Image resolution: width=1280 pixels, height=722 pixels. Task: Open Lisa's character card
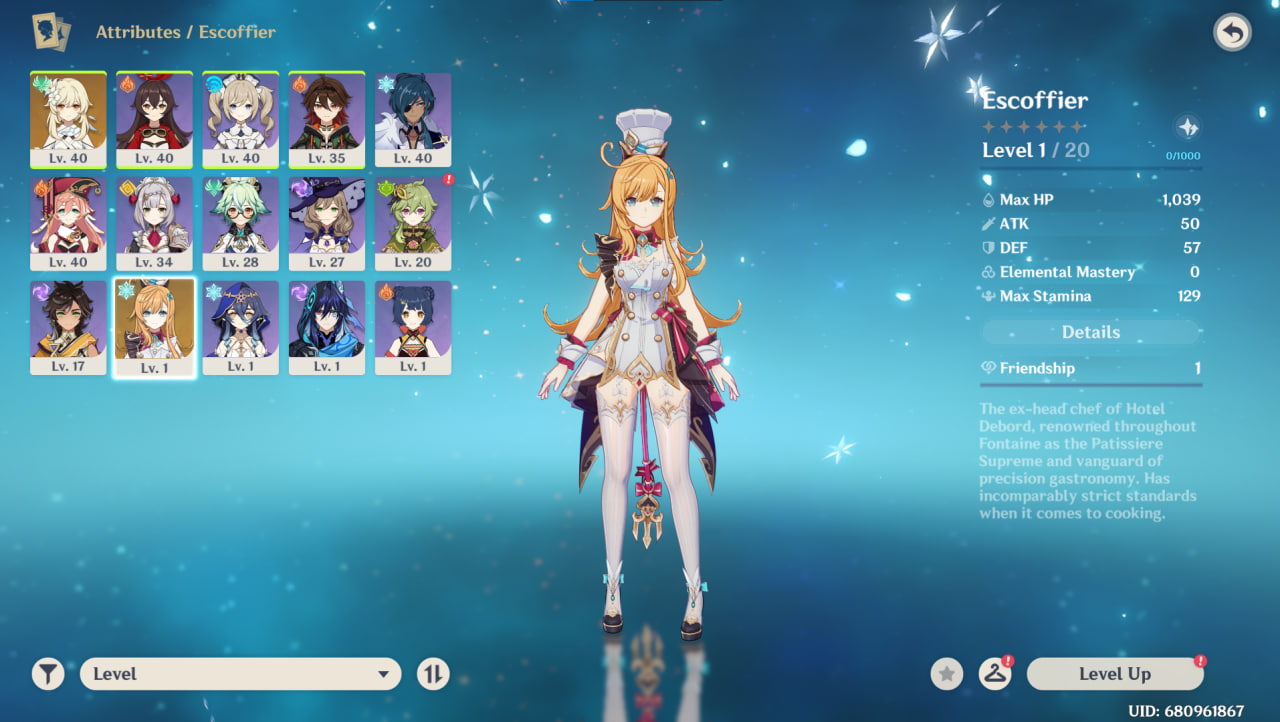point(326,223)
